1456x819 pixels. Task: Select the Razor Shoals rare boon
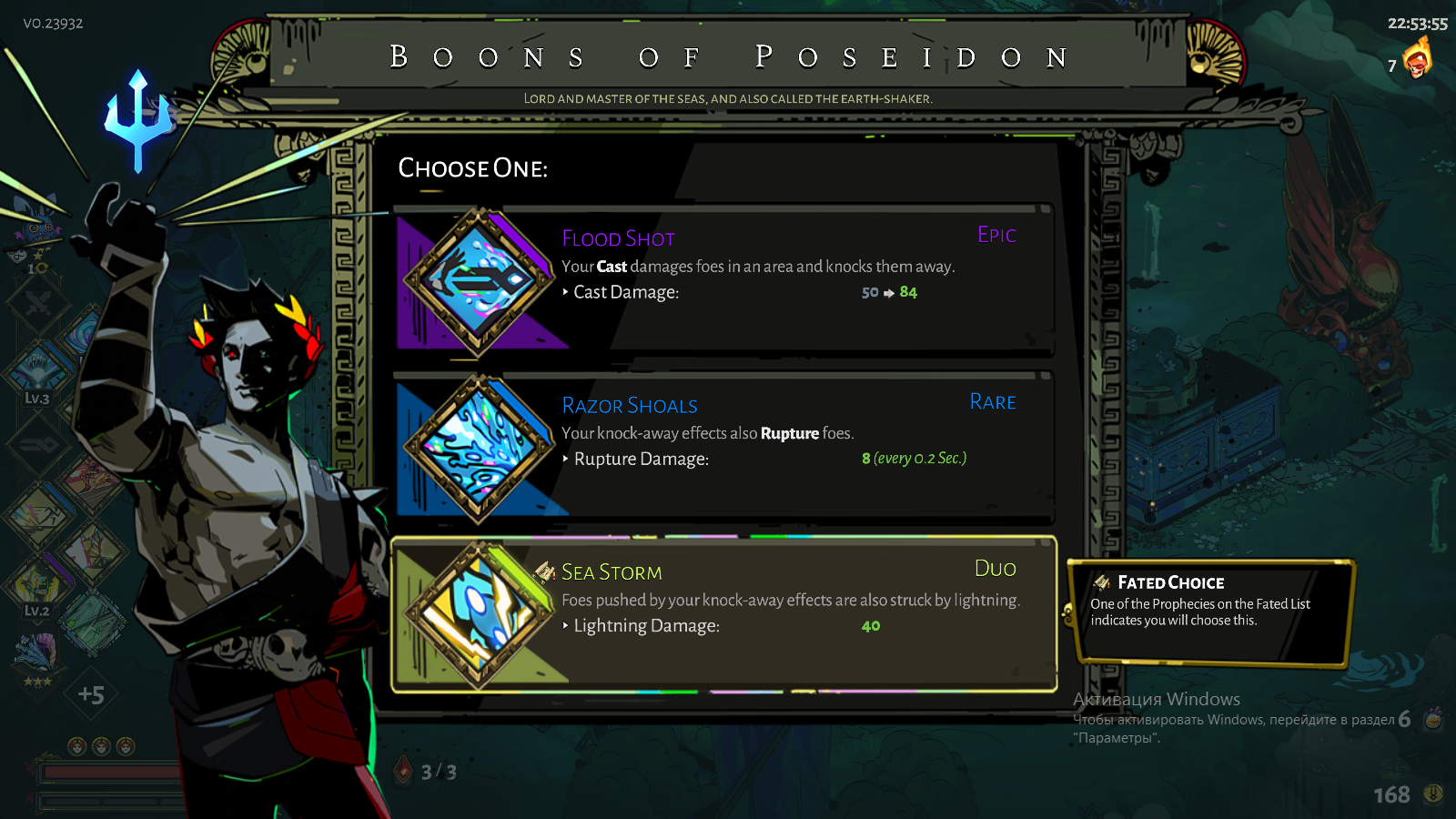(x=723, y=446)
